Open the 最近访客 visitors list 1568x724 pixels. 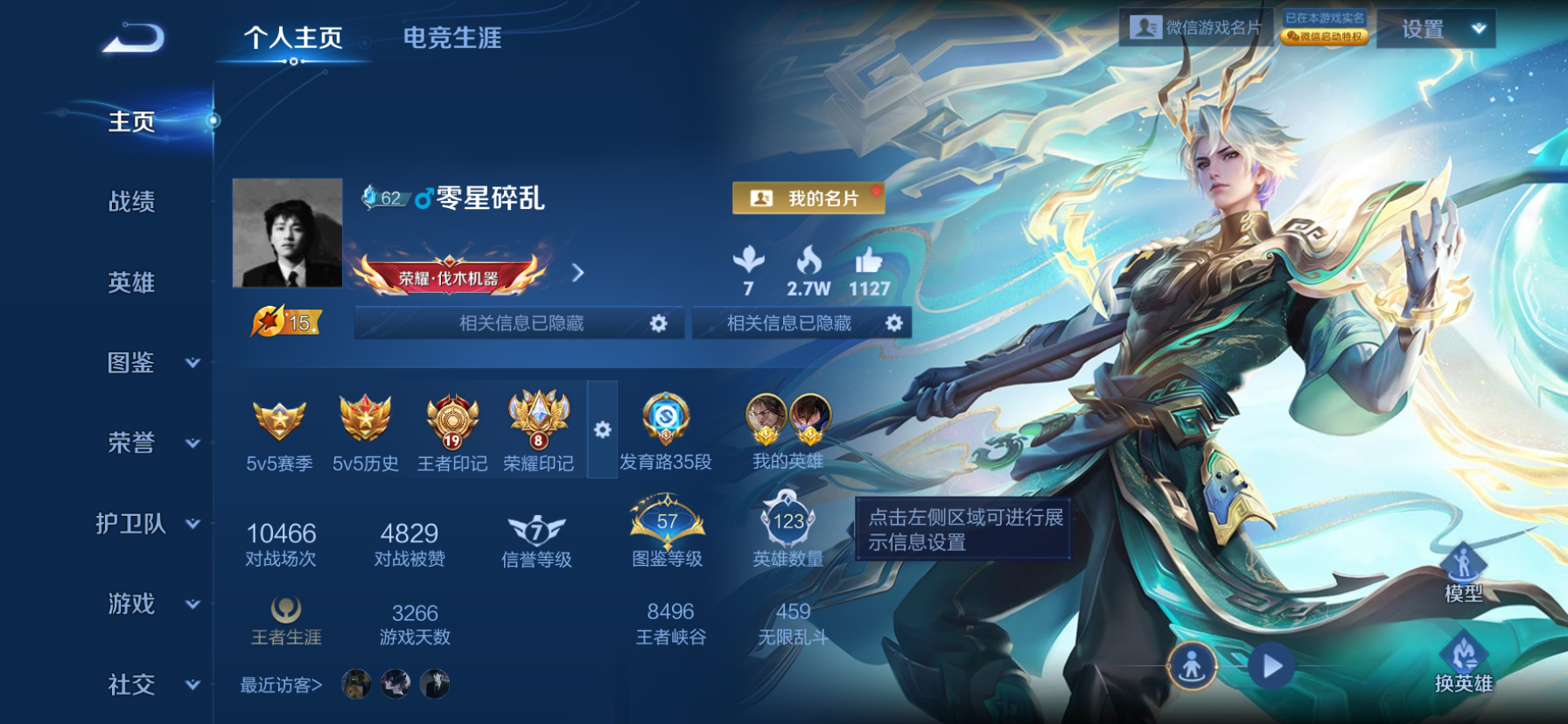[x=278, y=686]
